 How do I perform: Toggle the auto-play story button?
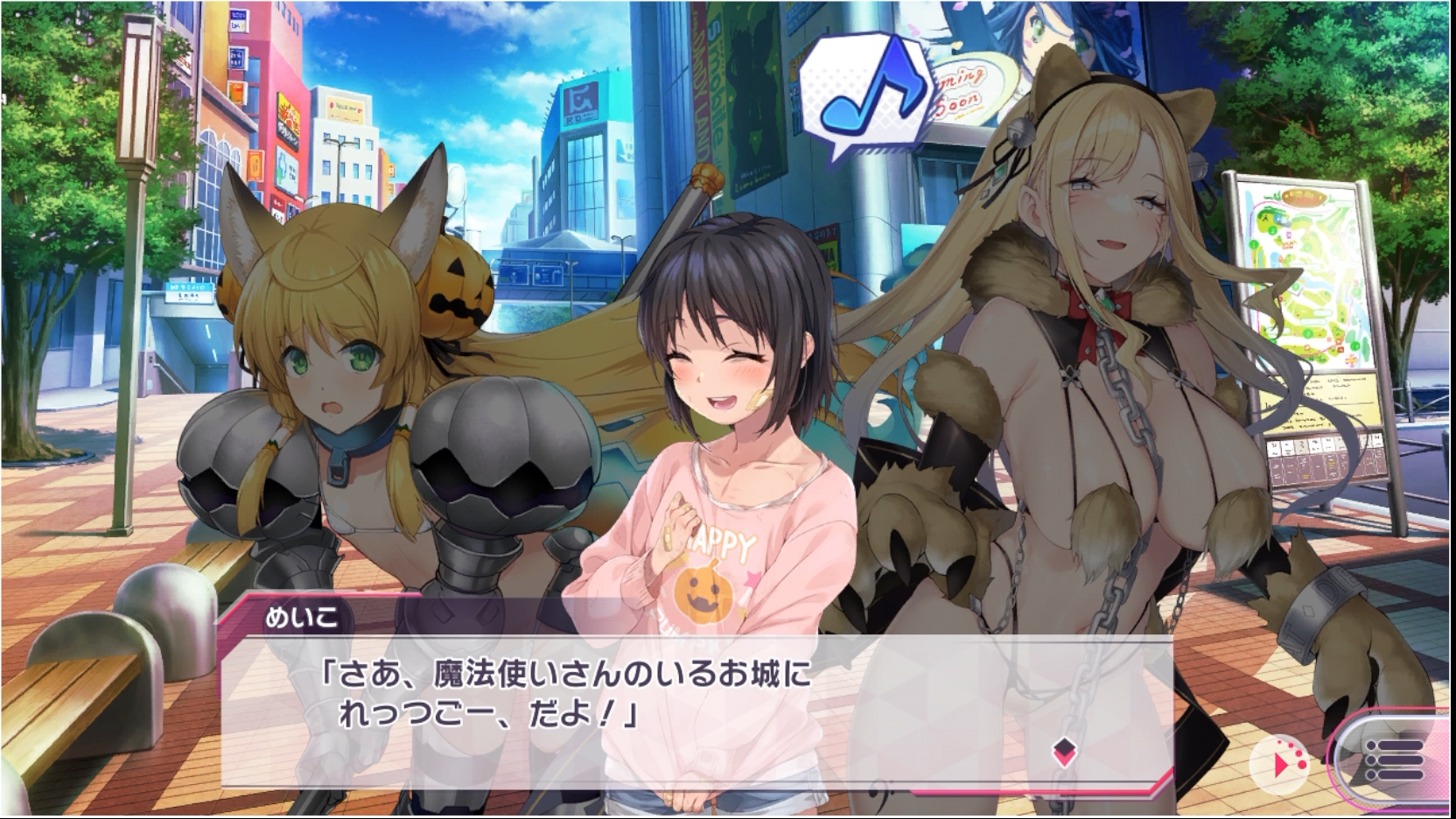1283,765
